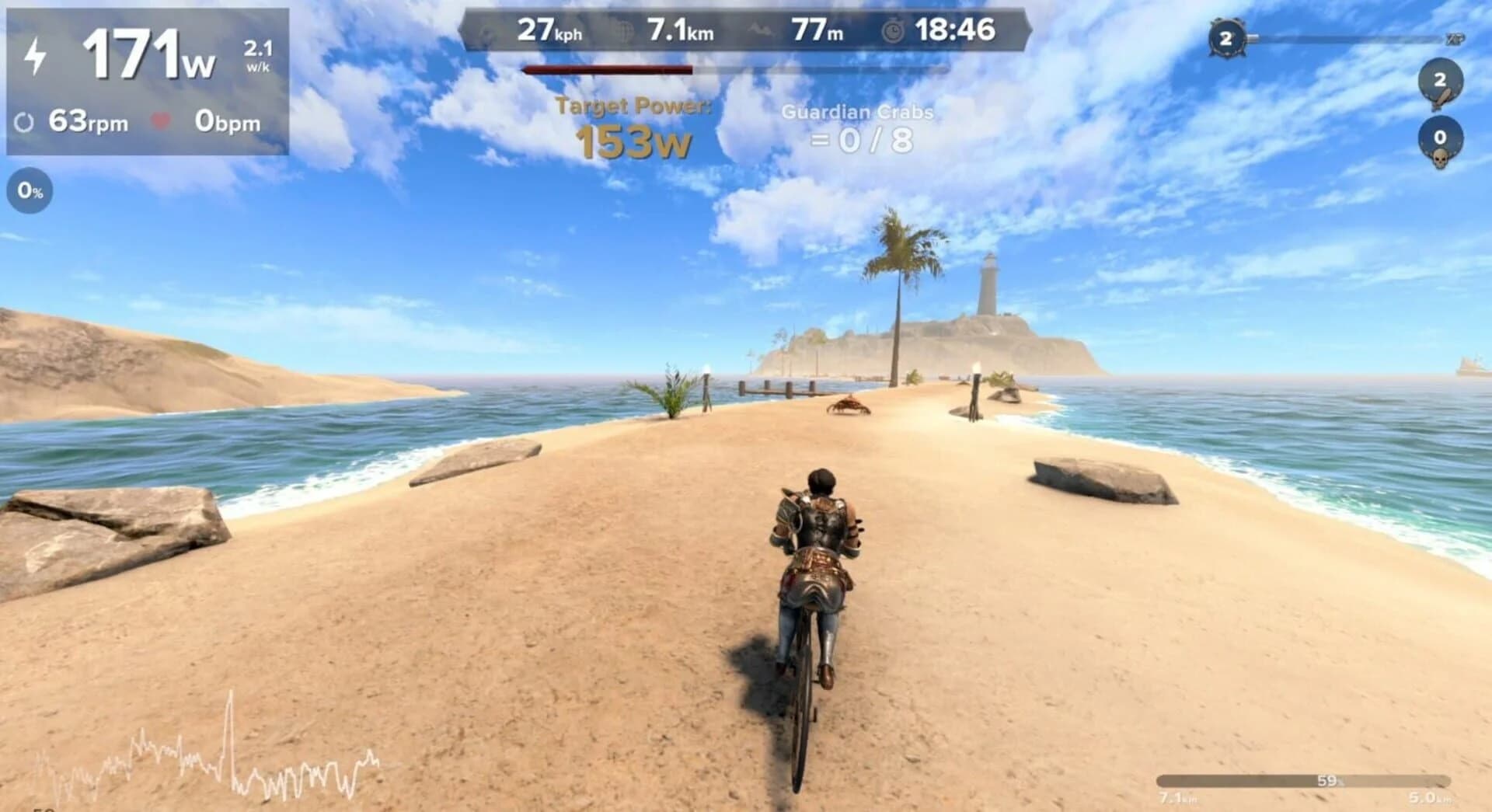
Task: Click the cadence rotation icon beside 63rpm
Action: [x=26, y=120]
